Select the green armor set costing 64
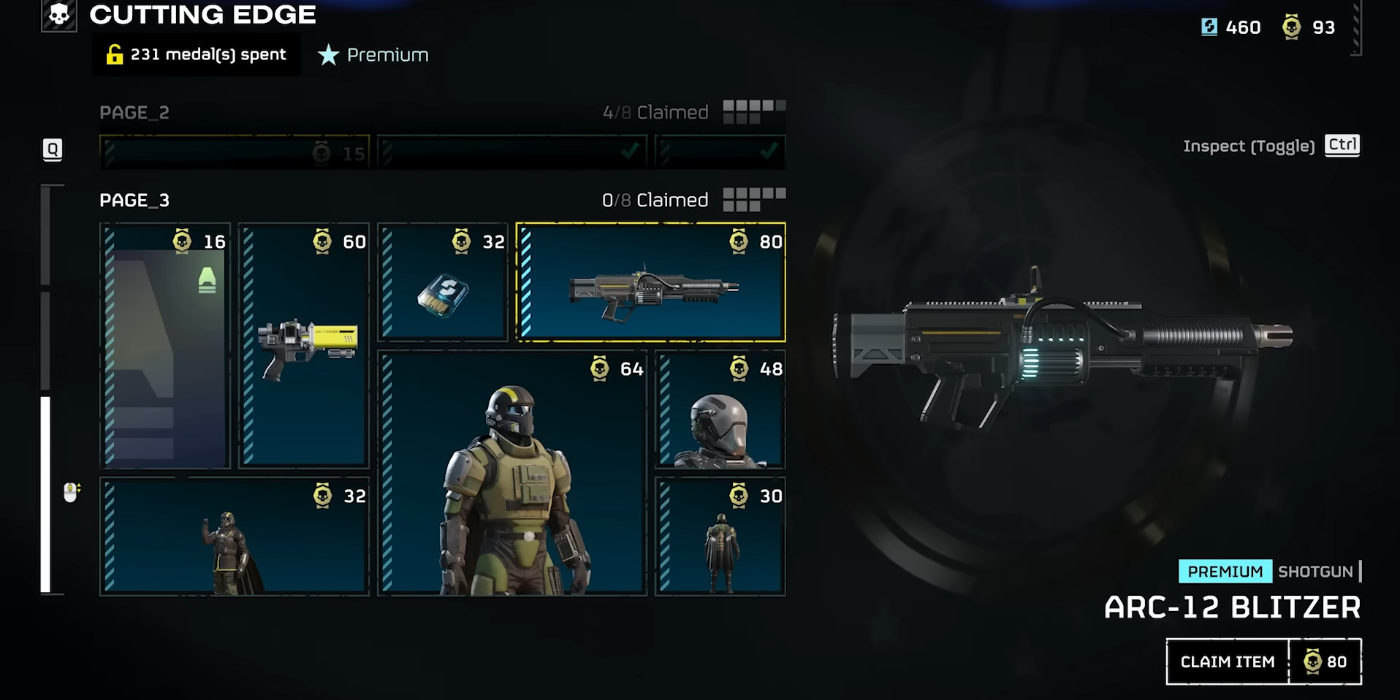The height and width of the screenshot is (700, 1400). (512, 472)
